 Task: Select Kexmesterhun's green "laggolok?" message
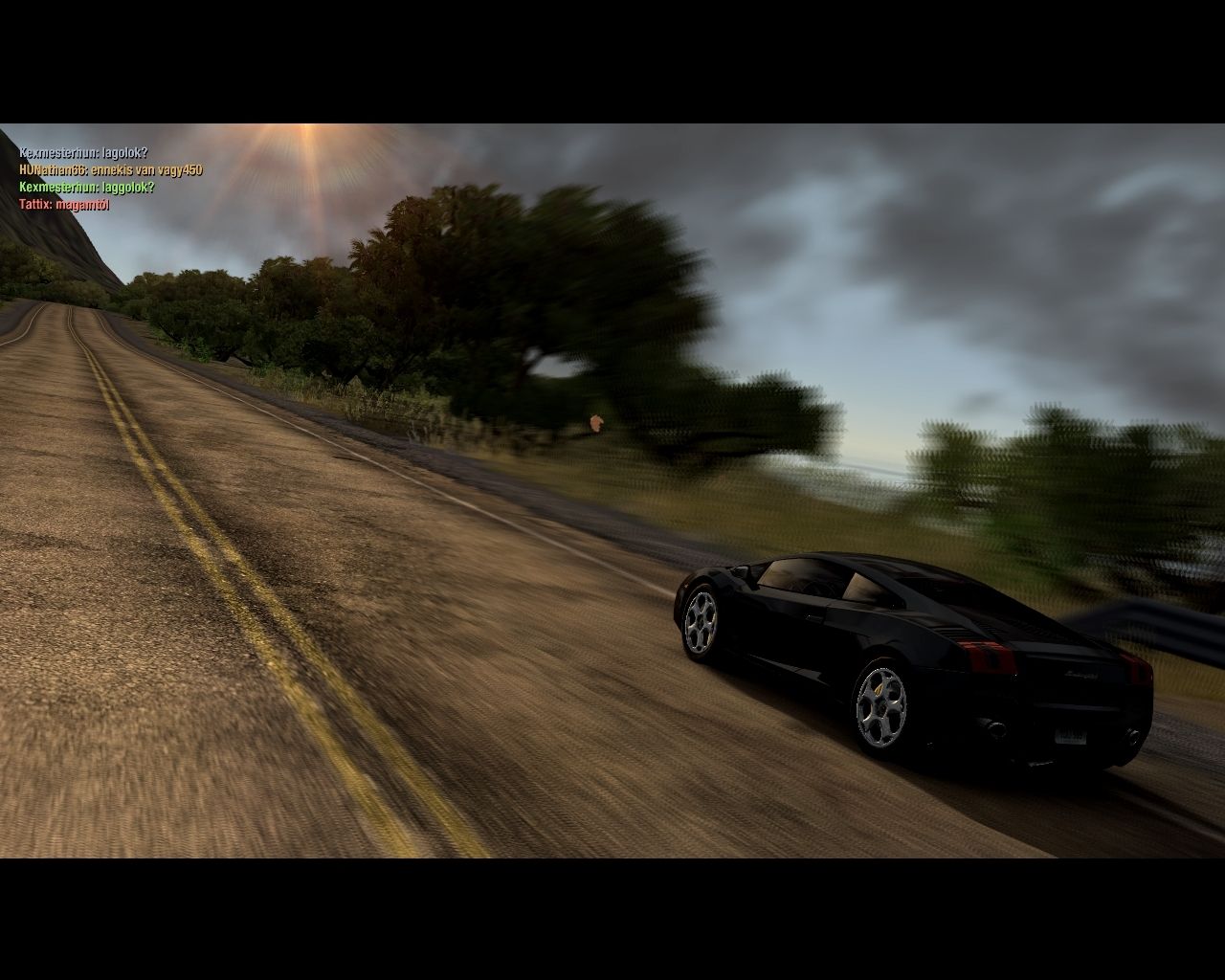[x=86, y=188]
